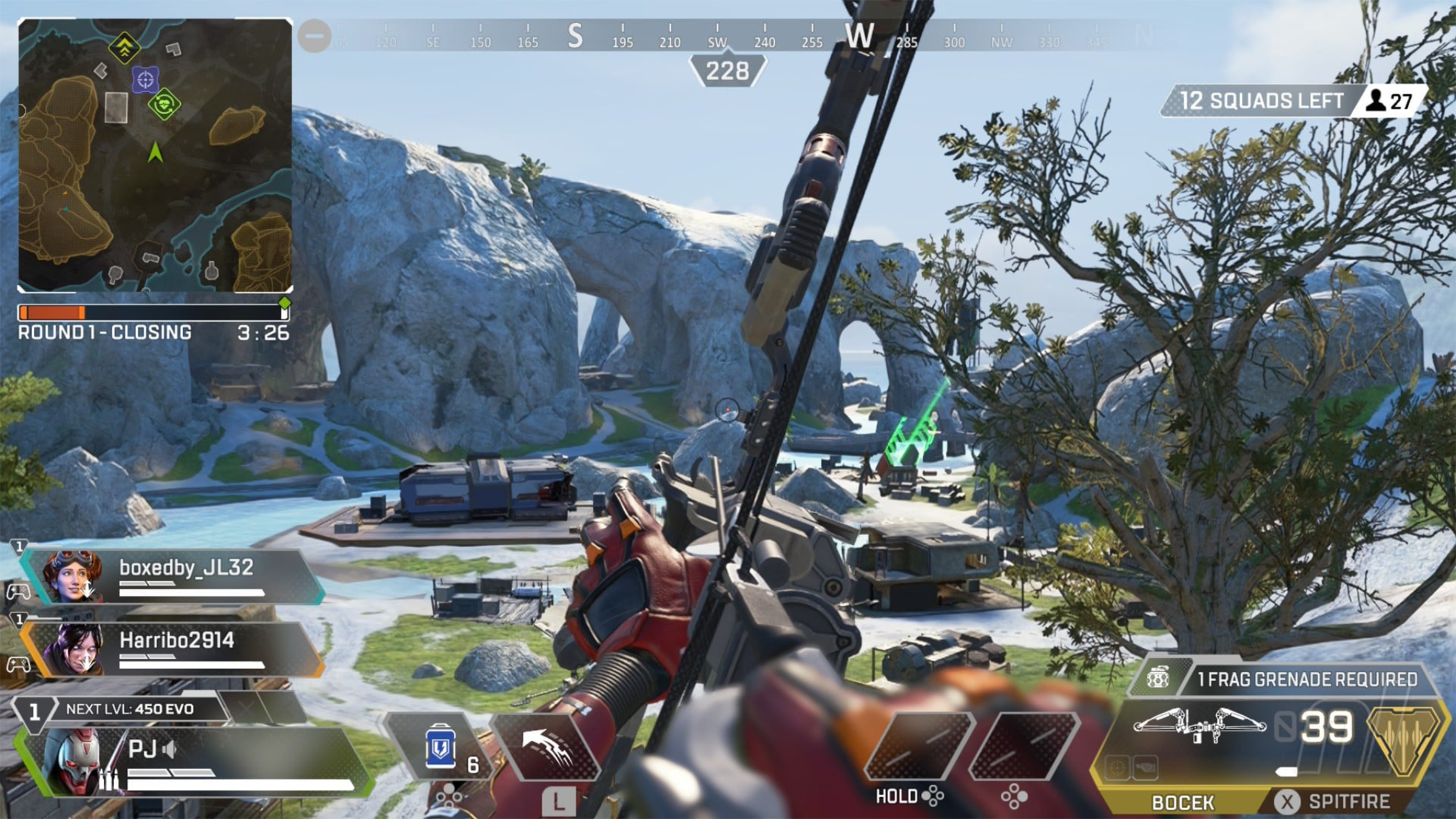
Task: Click the Next Lvl 450 Evo badge
Action: pyautogui.click(x=129, y=709)
